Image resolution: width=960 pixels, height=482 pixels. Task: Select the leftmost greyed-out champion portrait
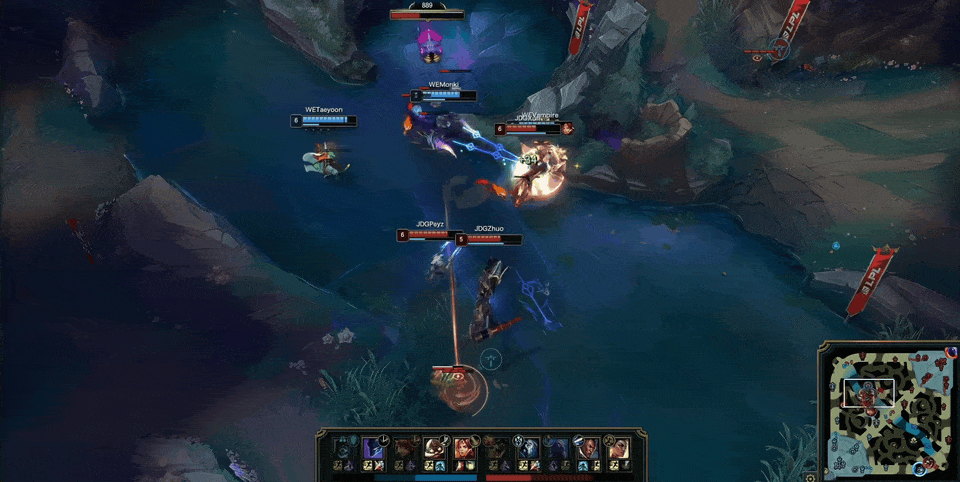click(x=343, y=447)
